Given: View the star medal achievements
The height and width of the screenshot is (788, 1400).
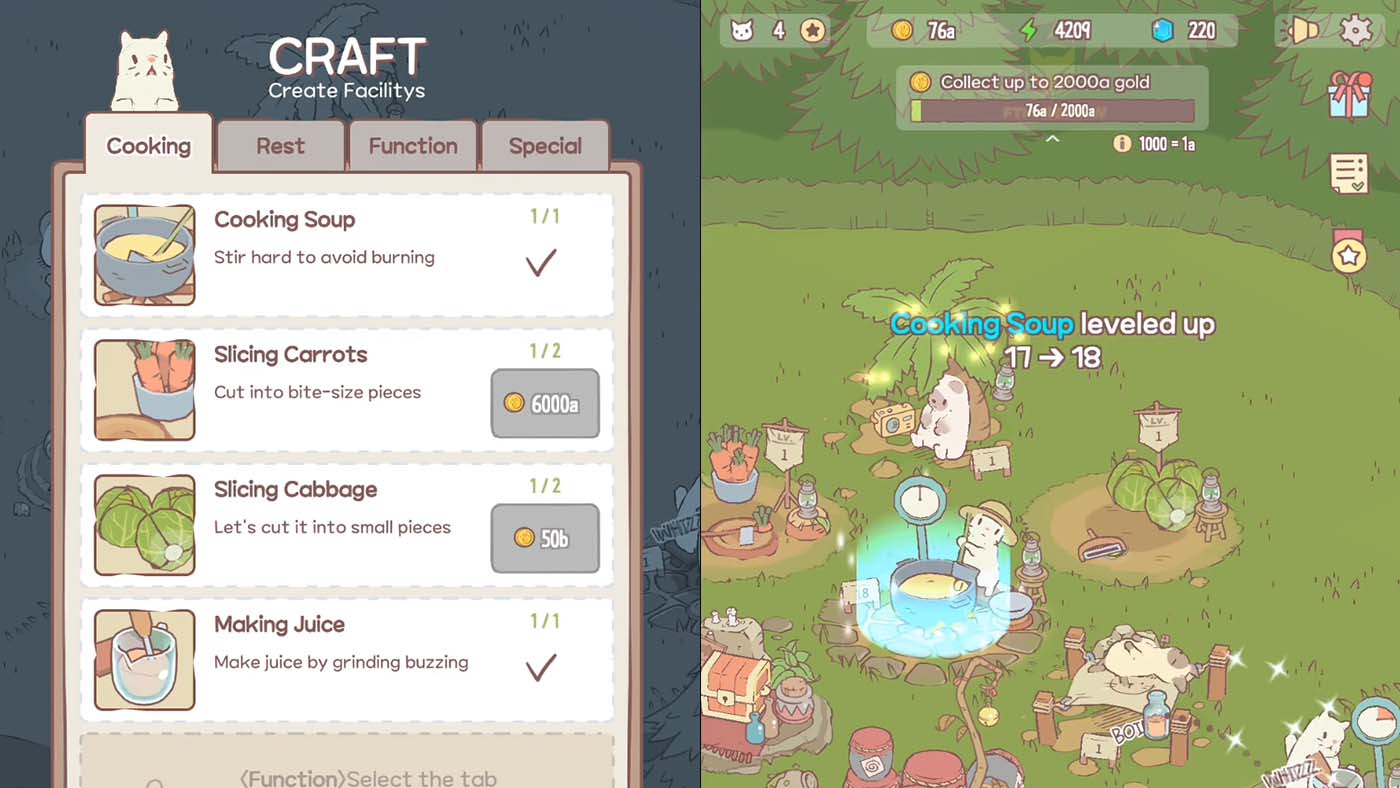Looking at the screenshot, I should 1351,255.
